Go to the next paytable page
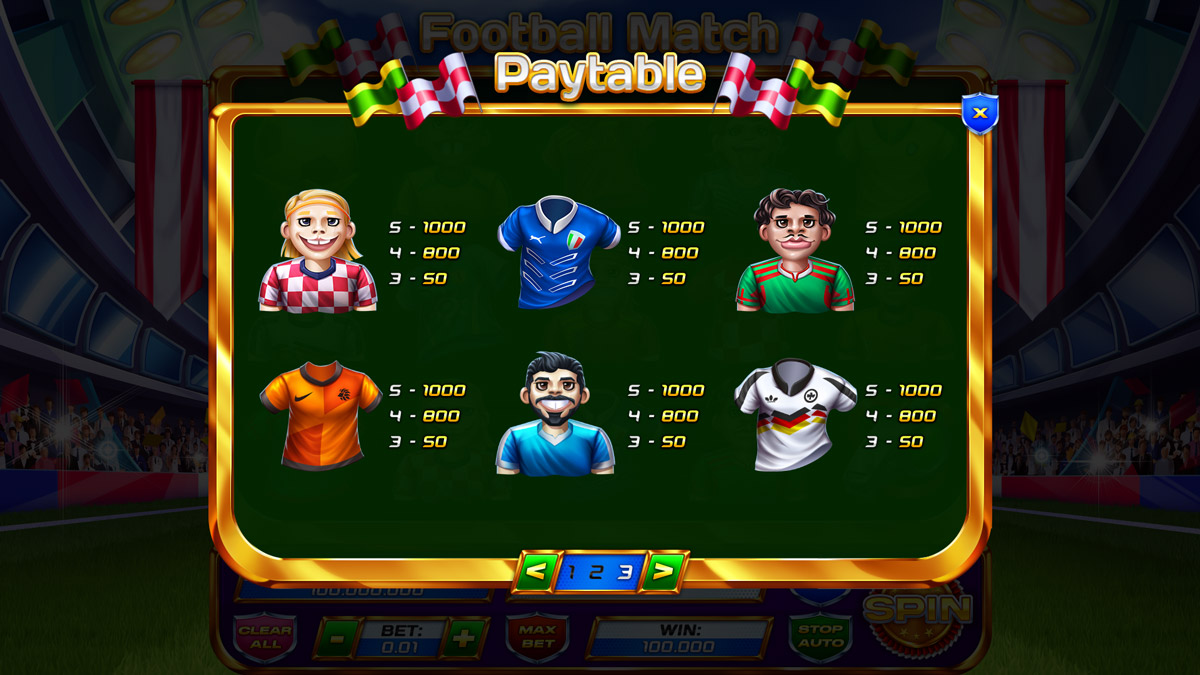The height and width of the screenshot is (675, 1200). click(662, 571)
